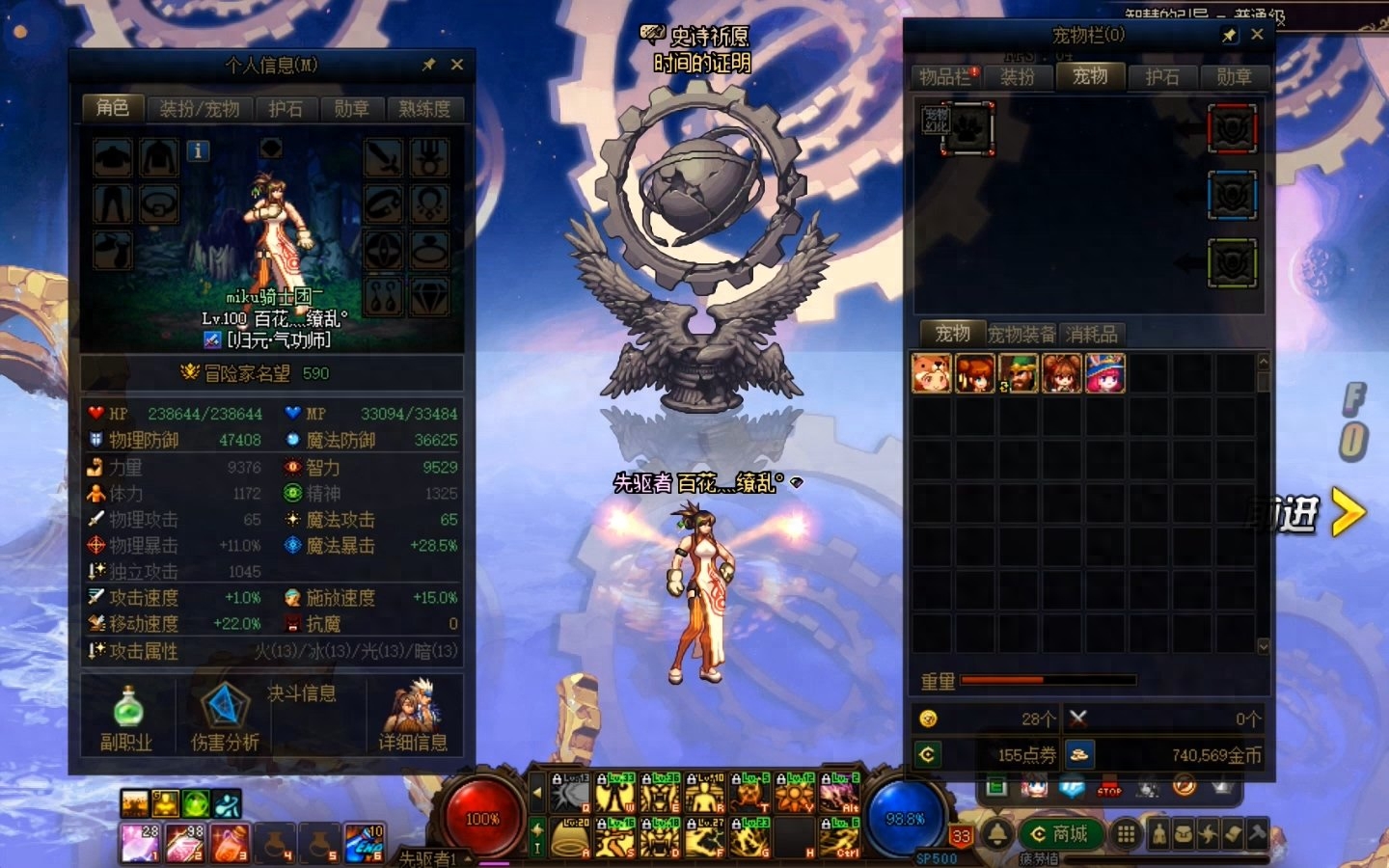This screenshot has height=868, width=1389.
Task: Select the tiger pet in the first slot
Action: pyautogui.click(x=931, y=373)
